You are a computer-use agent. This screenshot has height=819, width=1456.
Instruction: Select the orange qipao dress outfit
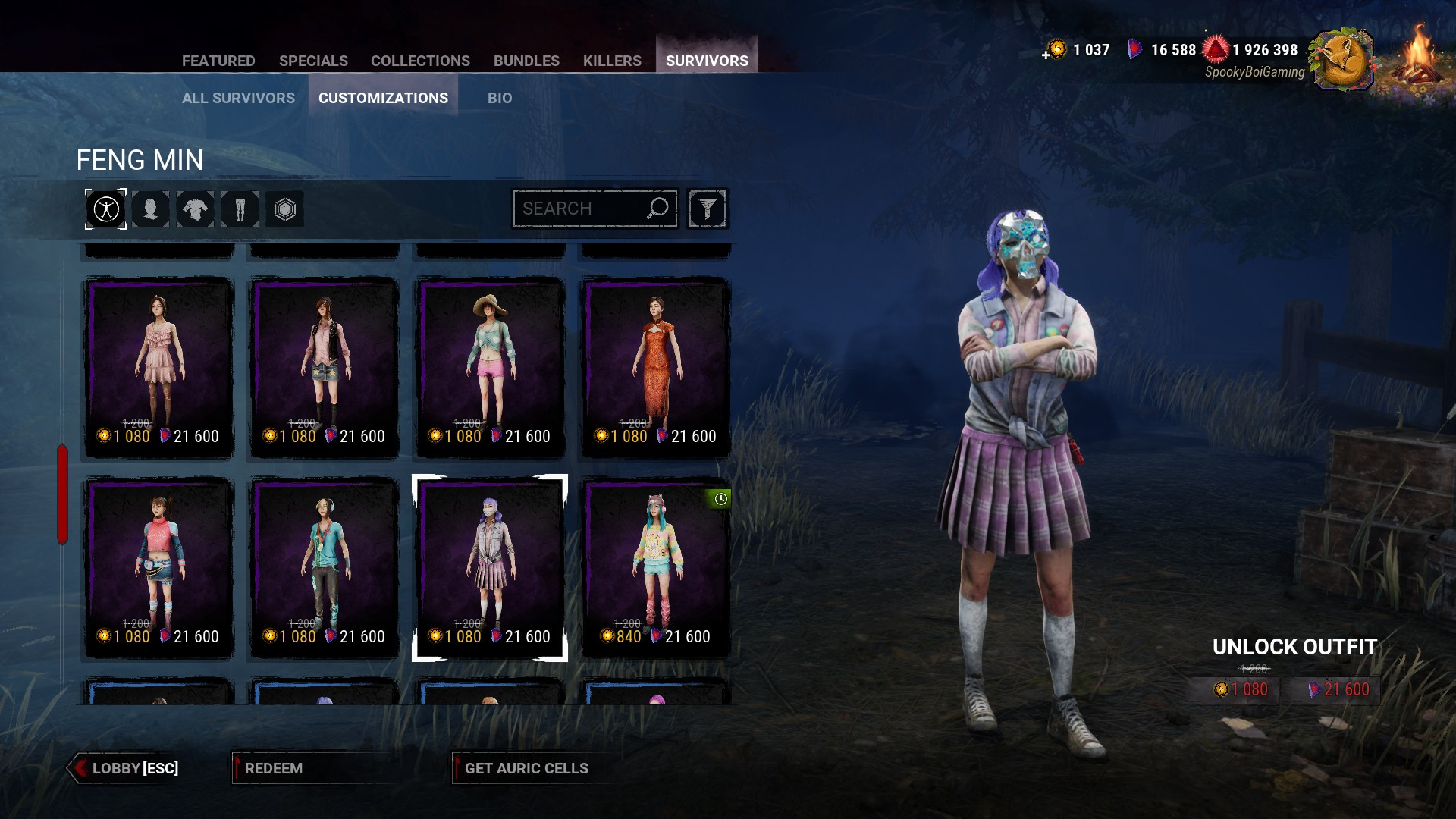click(656, 368)
